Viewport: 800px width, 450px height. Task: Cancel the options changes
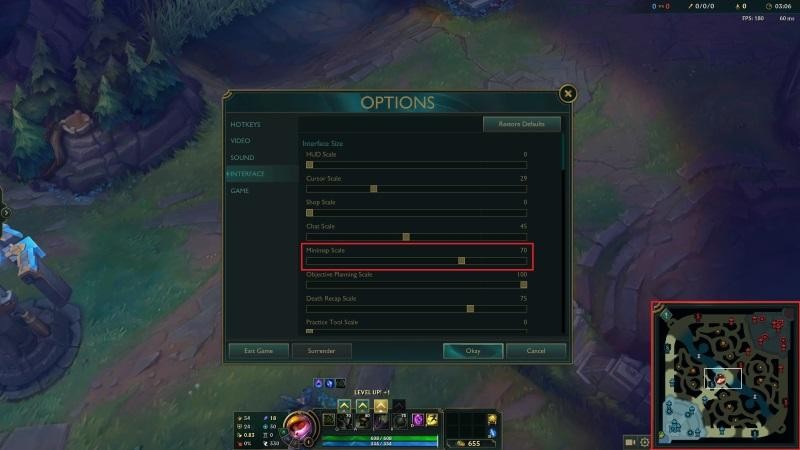(535, 351)
